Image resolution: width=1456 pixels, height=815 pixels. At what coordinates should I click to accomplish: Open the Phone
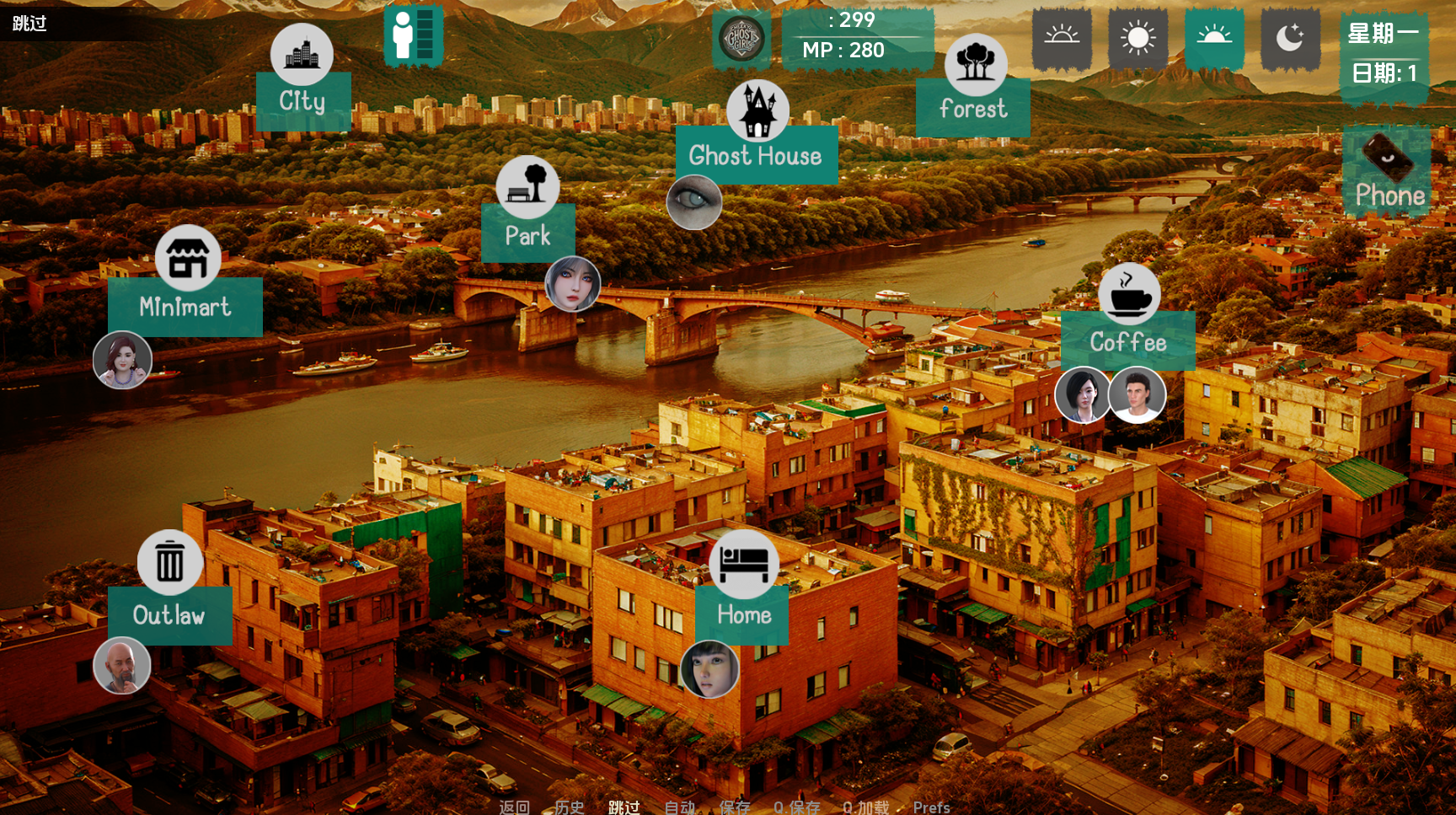[1389, 172]
